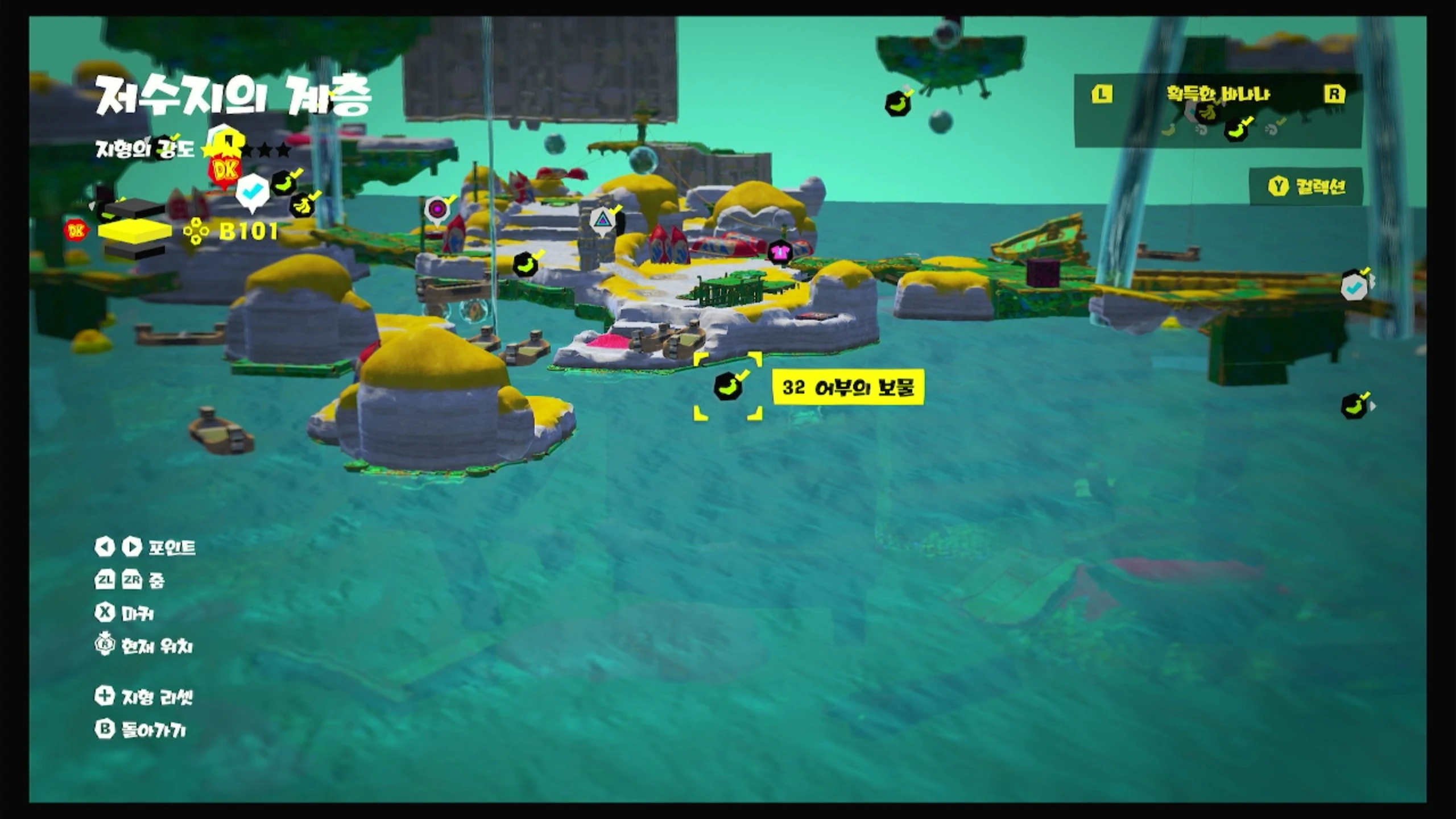1456x819 pixels.
Task: Choose the yellow B101 layer slab
Action: point(134,231)
